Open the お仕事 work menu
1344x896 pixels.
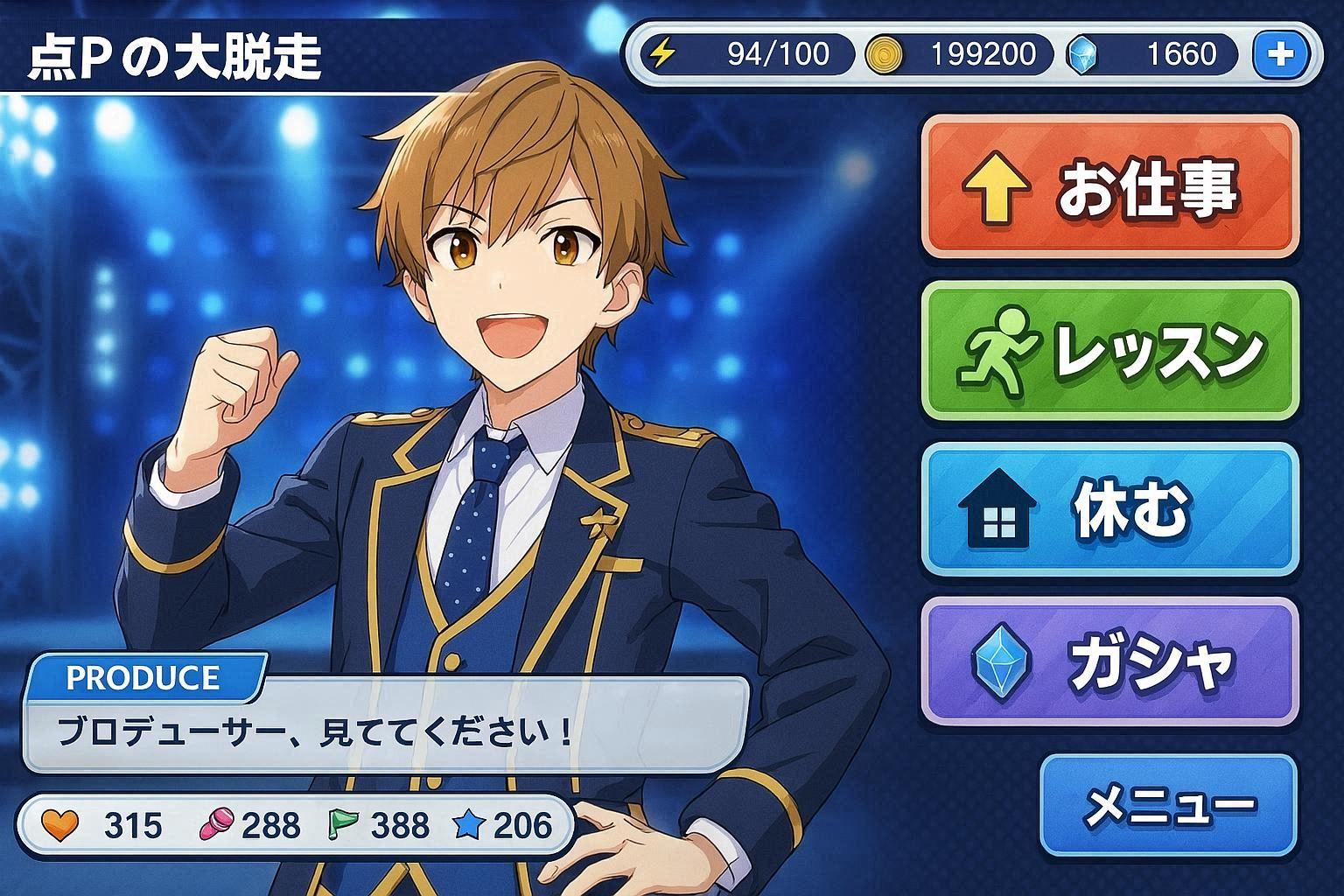[1109, 189]
